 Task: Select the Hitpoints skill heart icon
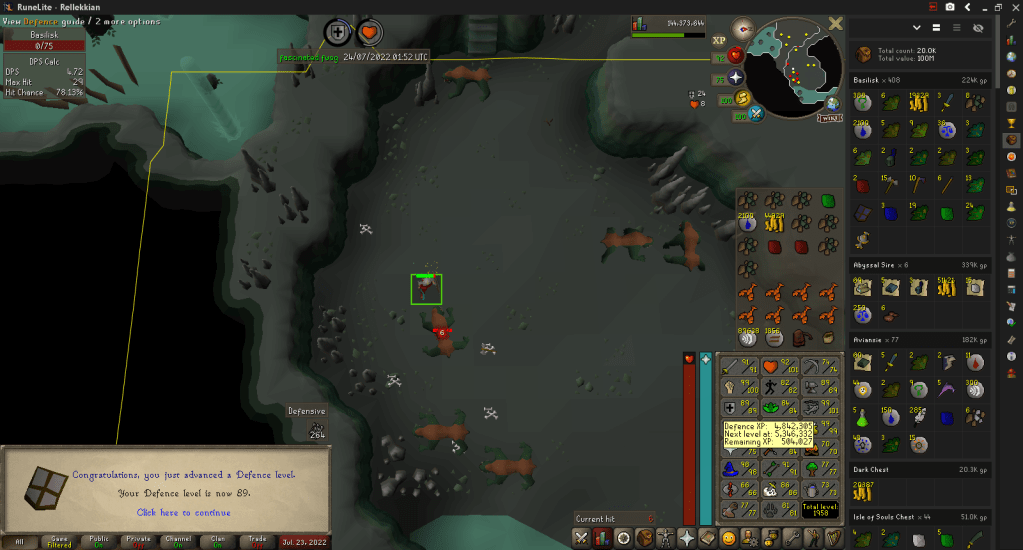click(x=770, y=367)
